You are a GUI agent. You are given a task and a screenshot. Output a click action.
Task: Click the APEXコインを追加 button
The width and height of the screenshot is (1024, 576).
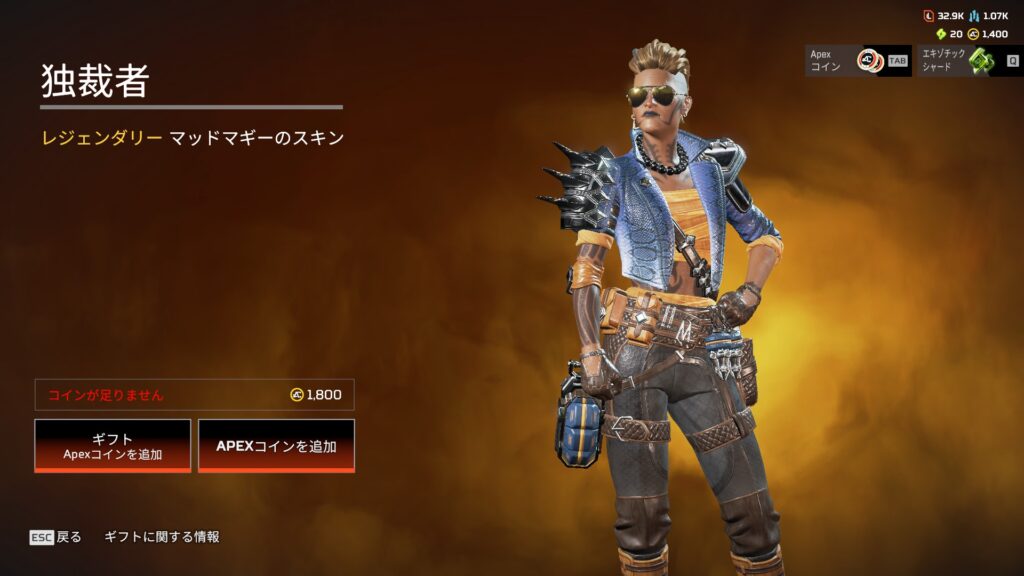tap(276, 445)
